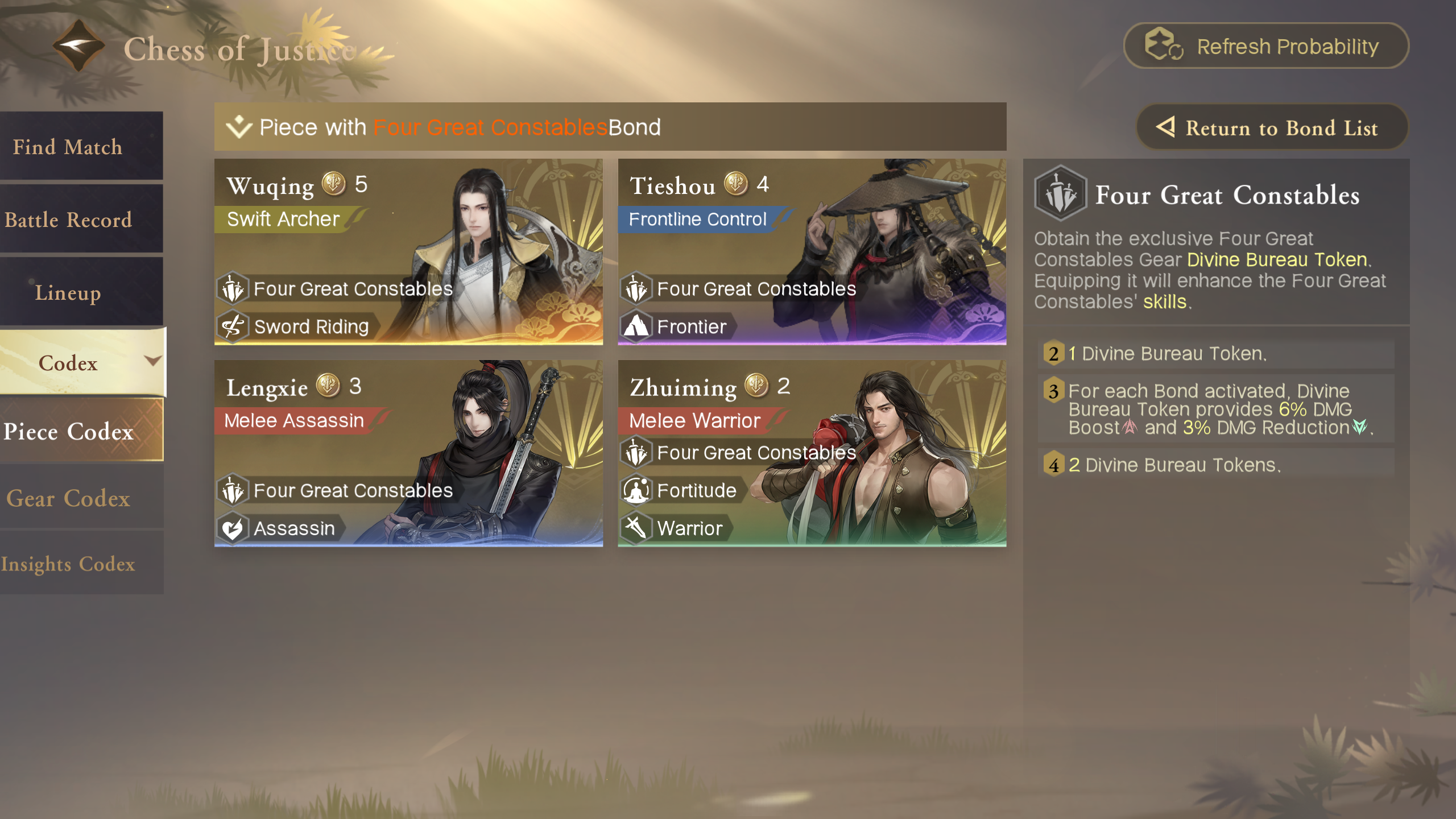Select the Tieshou piece card

pyautogui.click(x=812, y=251)
